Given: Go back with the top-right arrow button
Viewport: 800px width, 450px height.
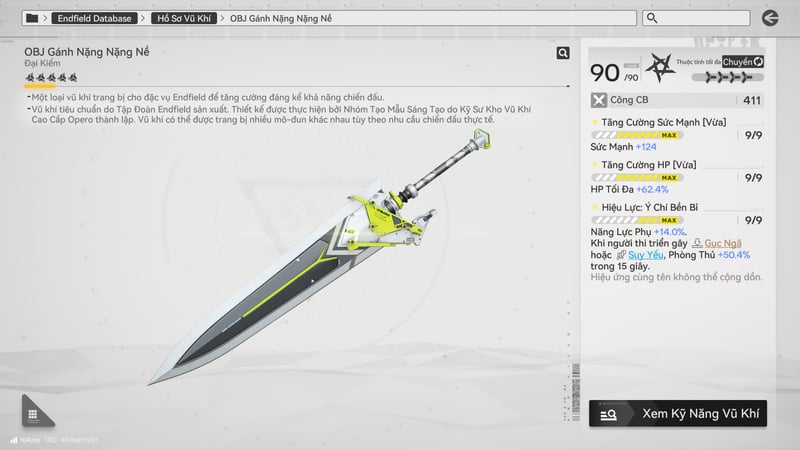Looking at the screenshot, I should coord(769,18).
